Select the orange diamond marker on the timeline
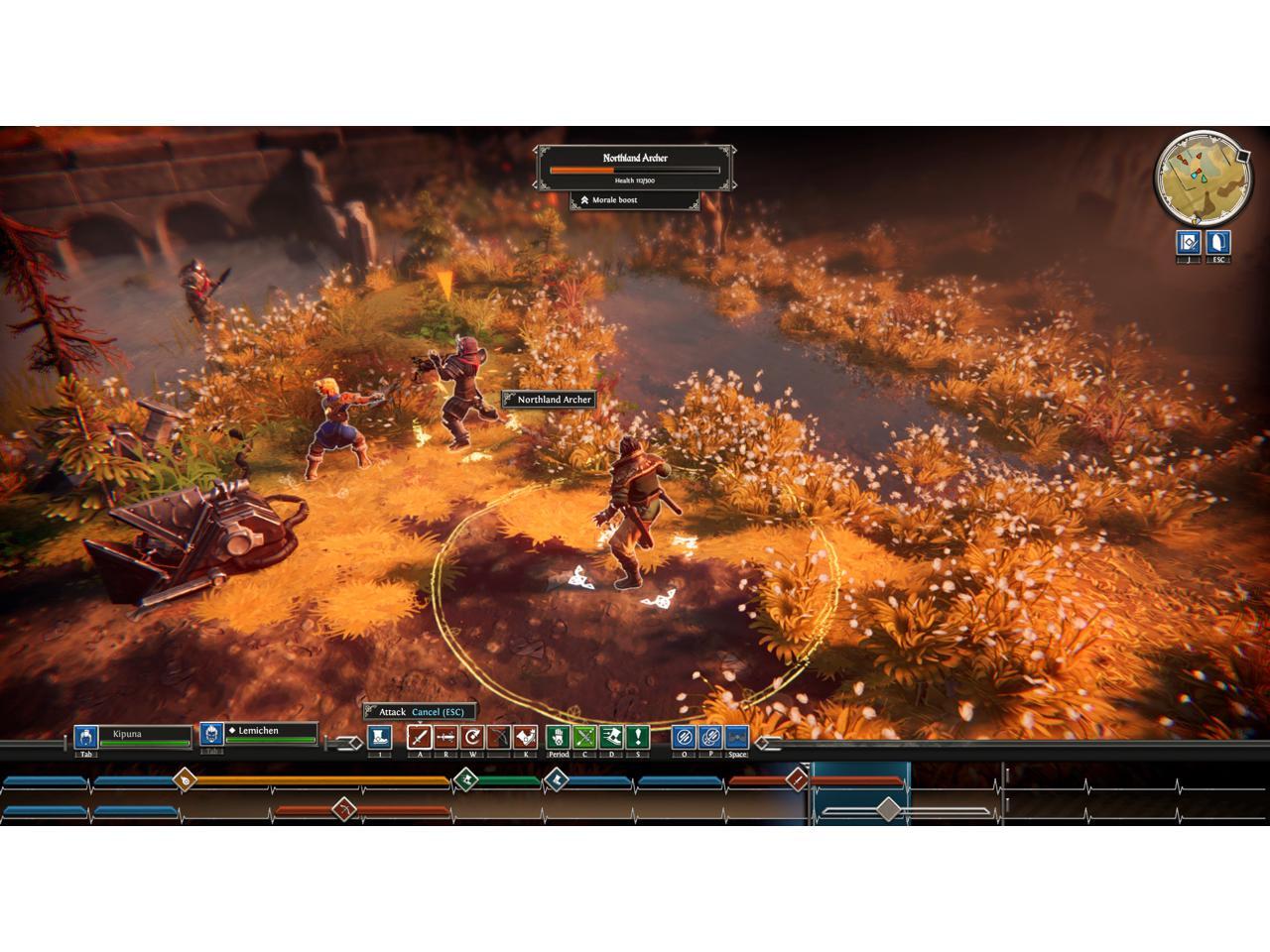 point(185,780)
